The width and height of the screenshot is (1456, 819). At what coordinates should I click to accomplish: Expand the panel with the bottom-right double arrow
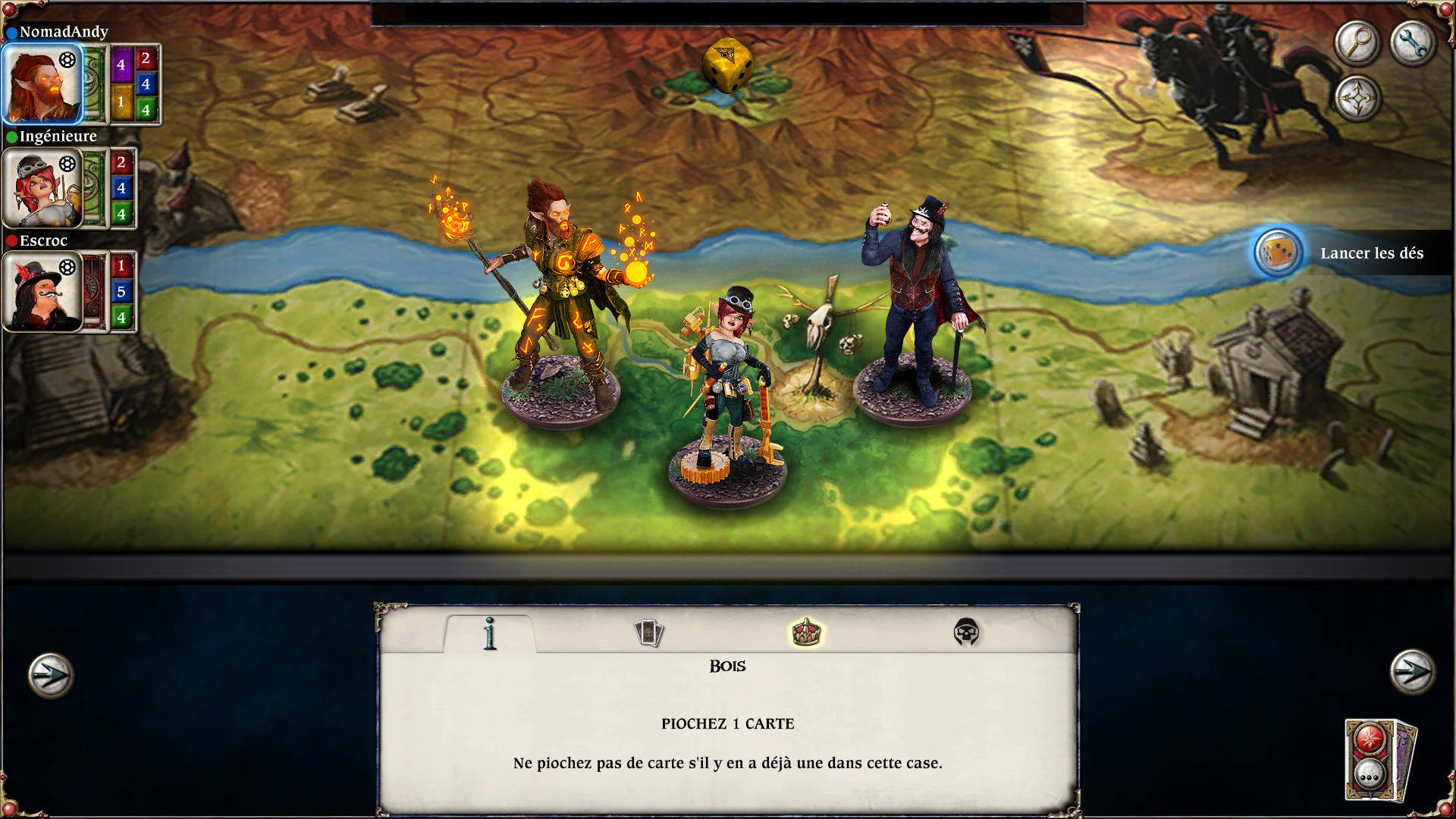tap(1412, 673)
